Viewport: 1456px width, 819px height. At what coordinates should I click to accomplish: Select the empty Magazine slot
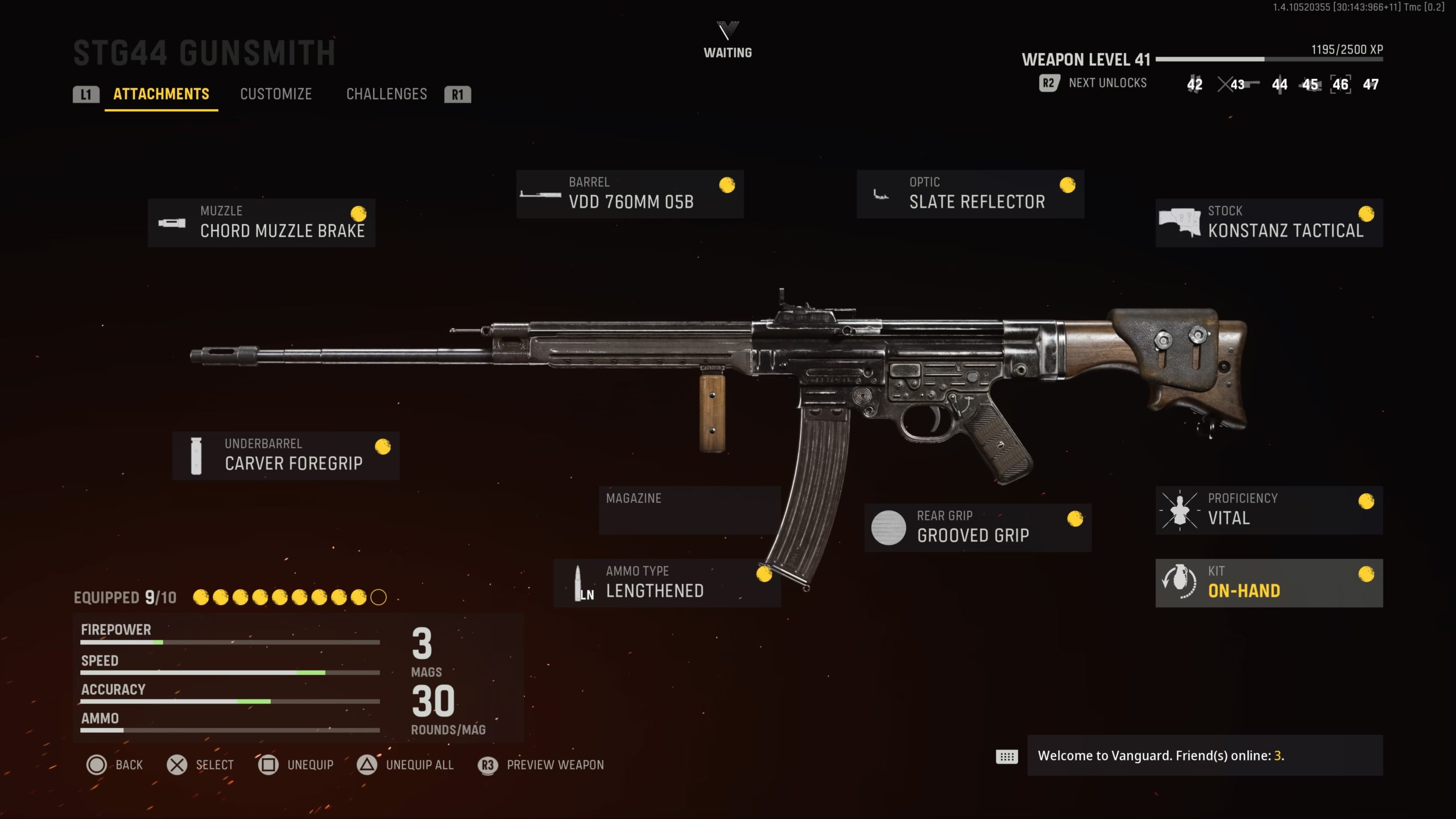pos(689,510)
